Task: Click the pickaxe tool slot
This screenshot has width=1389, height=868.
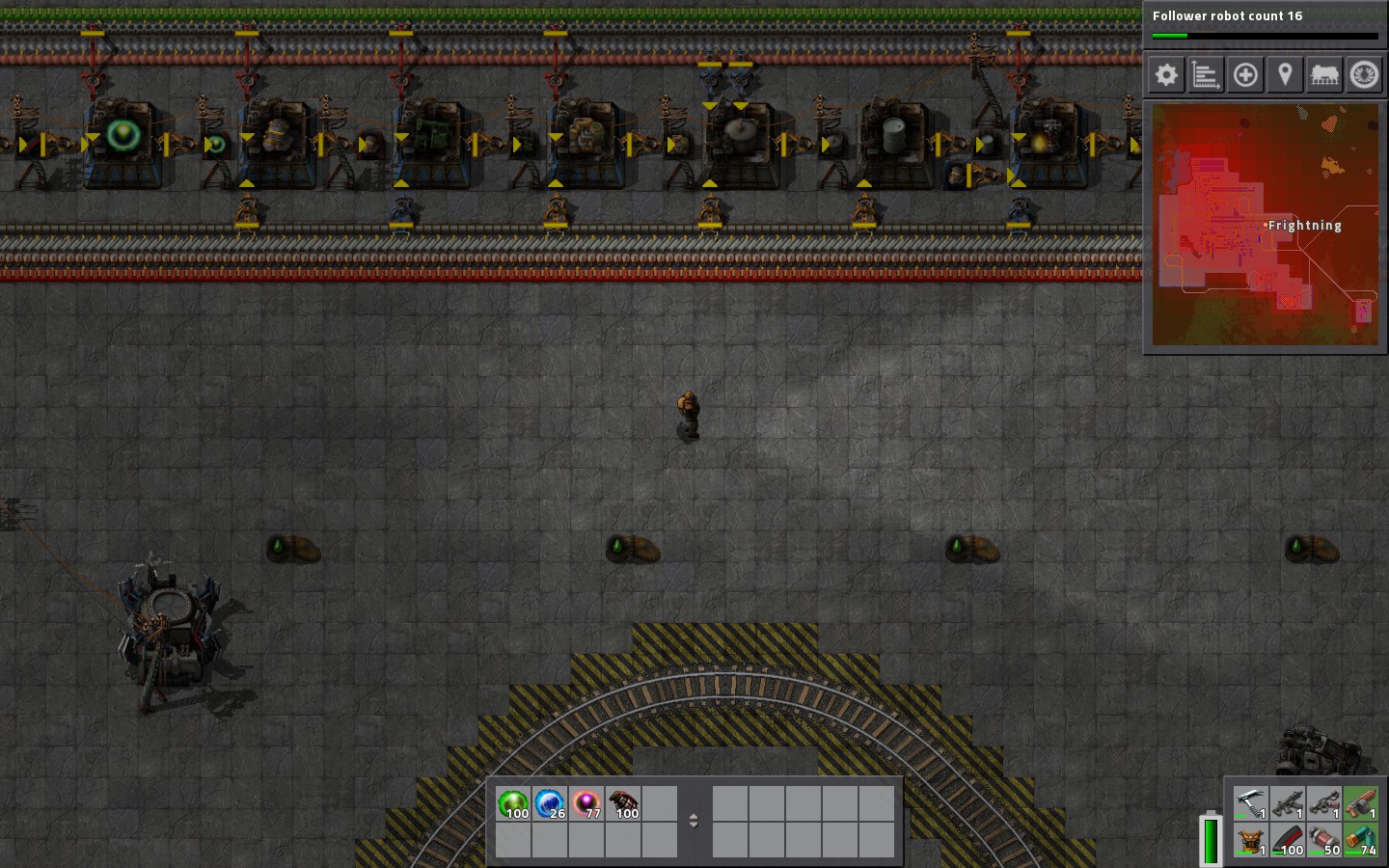Action: pos(1251,803)
